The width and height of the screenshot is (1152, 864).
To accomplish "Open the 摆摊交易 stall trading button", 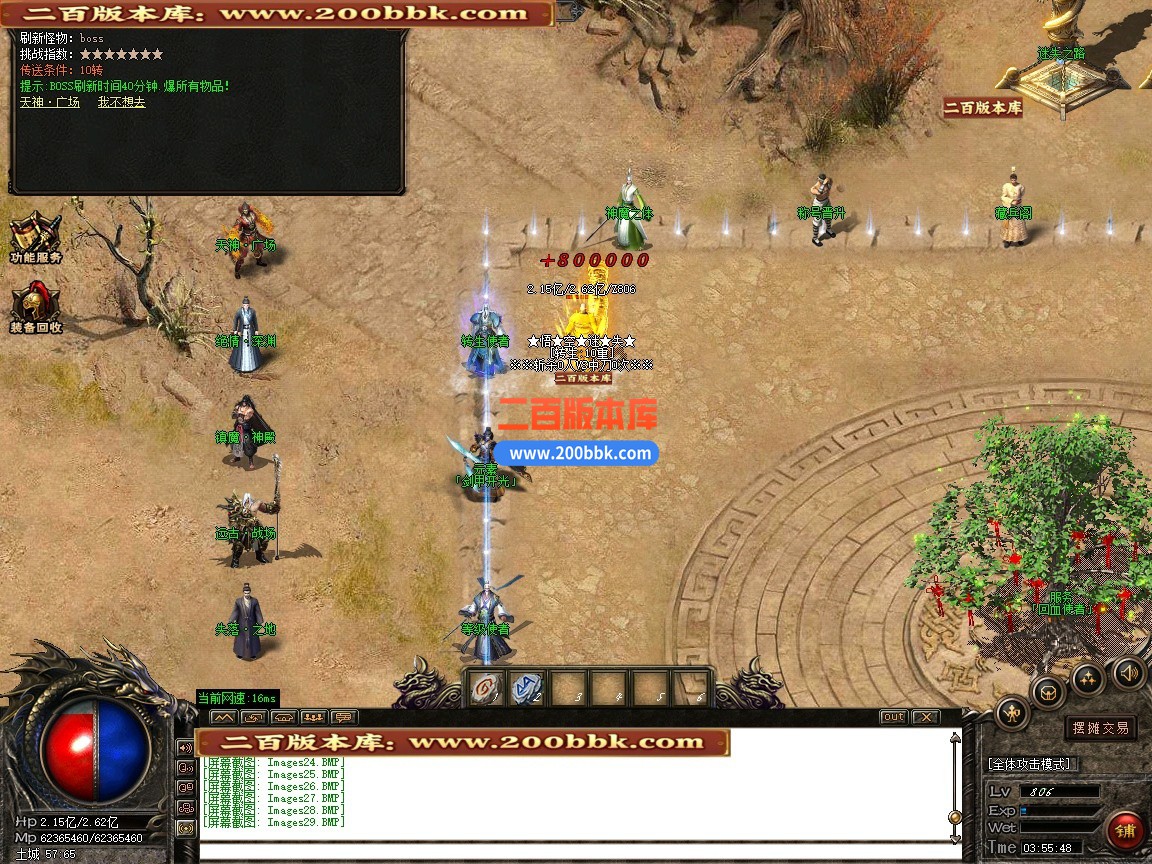I will pyautogui.click(x=1101, y=728).
